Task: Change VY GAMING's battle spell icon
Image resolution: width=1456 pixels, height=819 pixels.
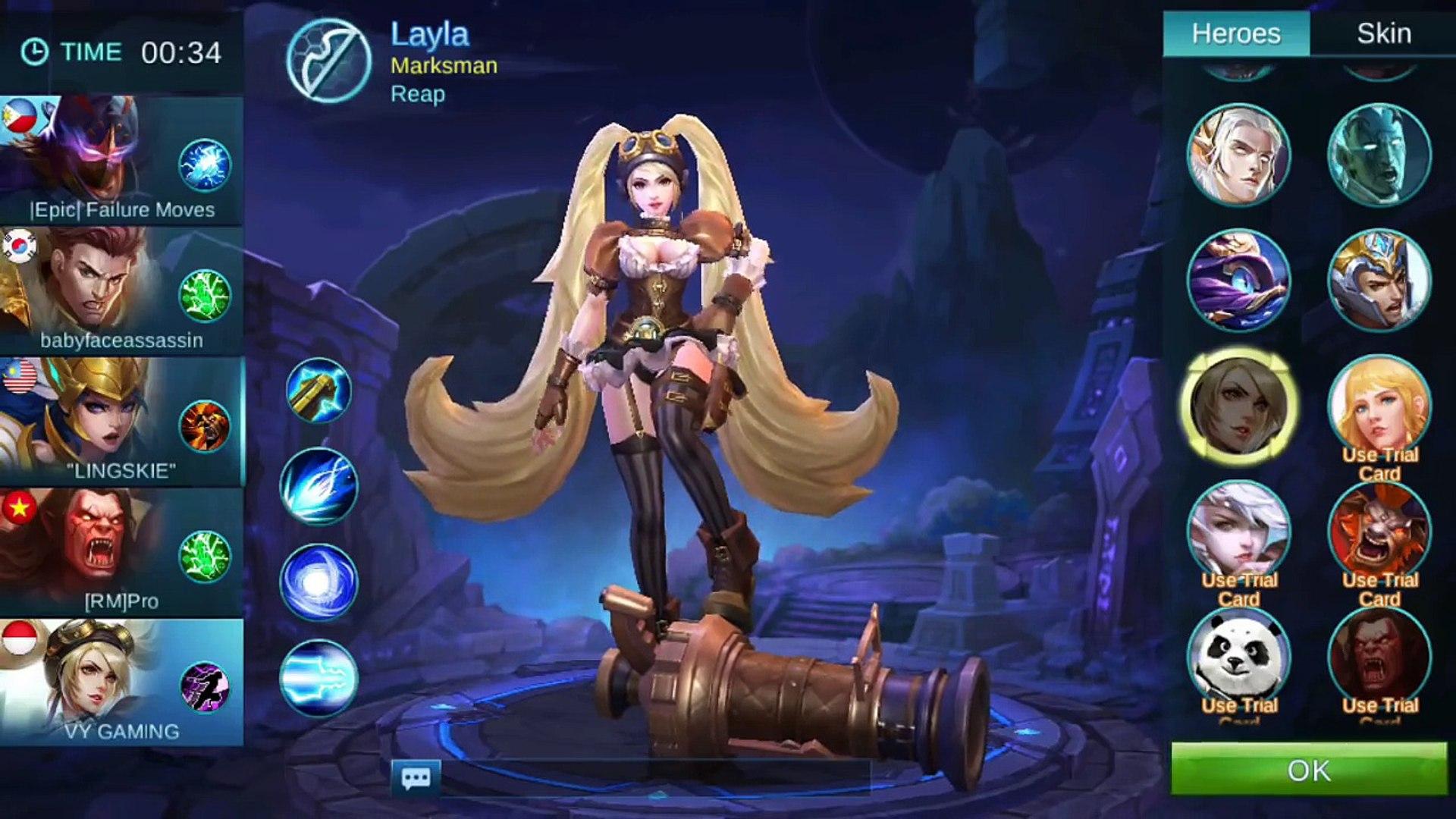Action: [x=205, y=687]
